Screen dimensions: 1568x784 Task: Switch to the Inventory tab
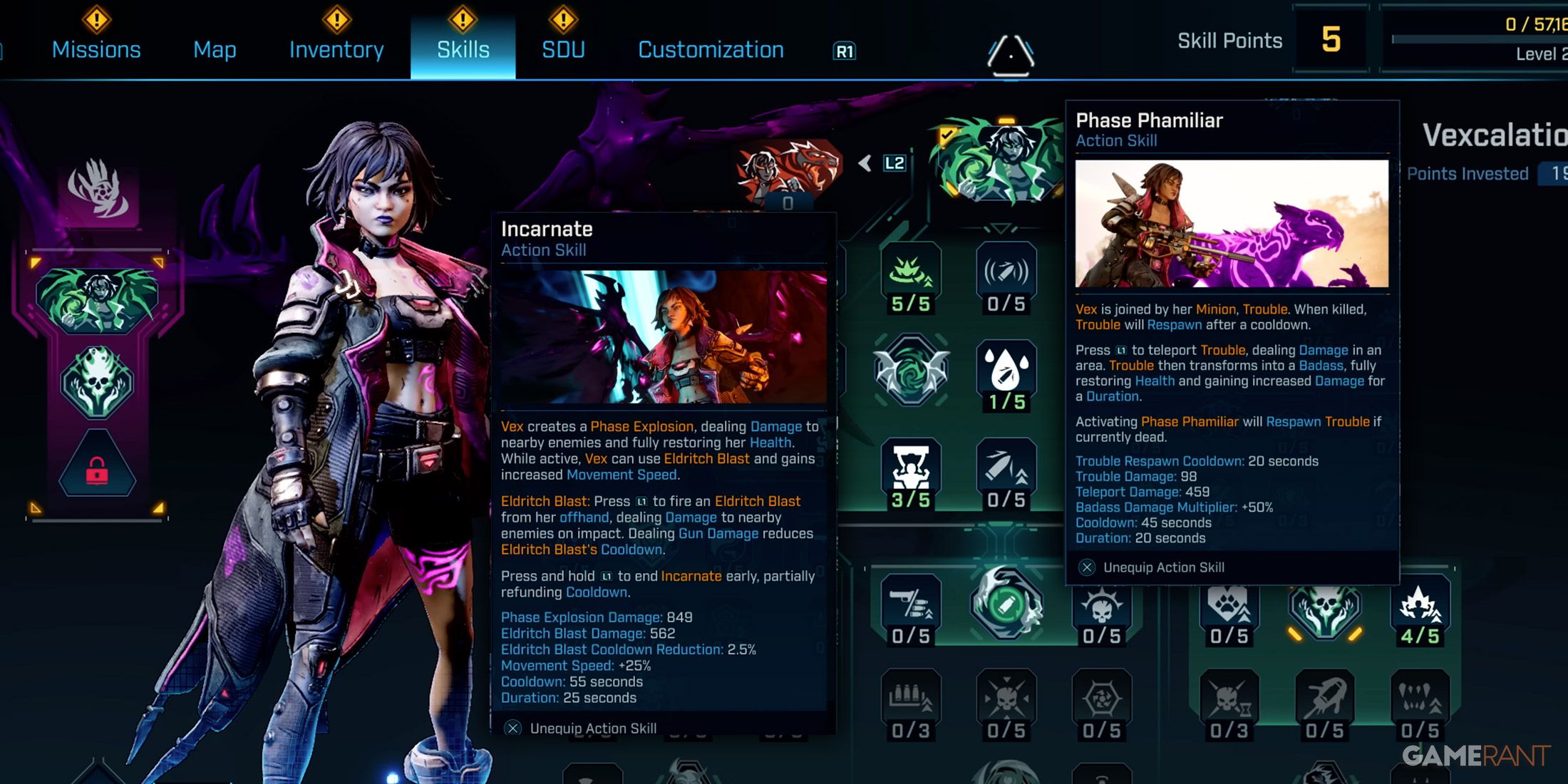(x=335, y=50)
